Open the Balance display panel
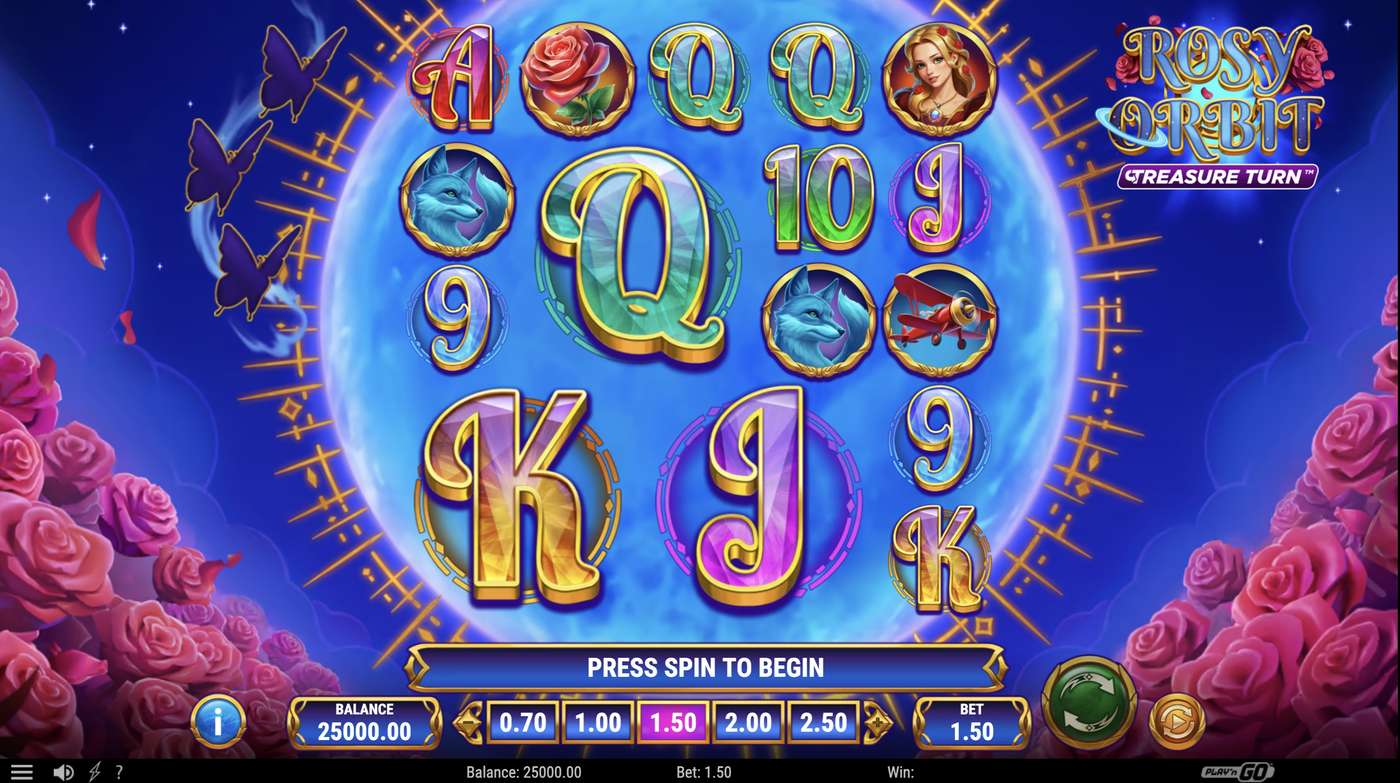 (364, 720)
